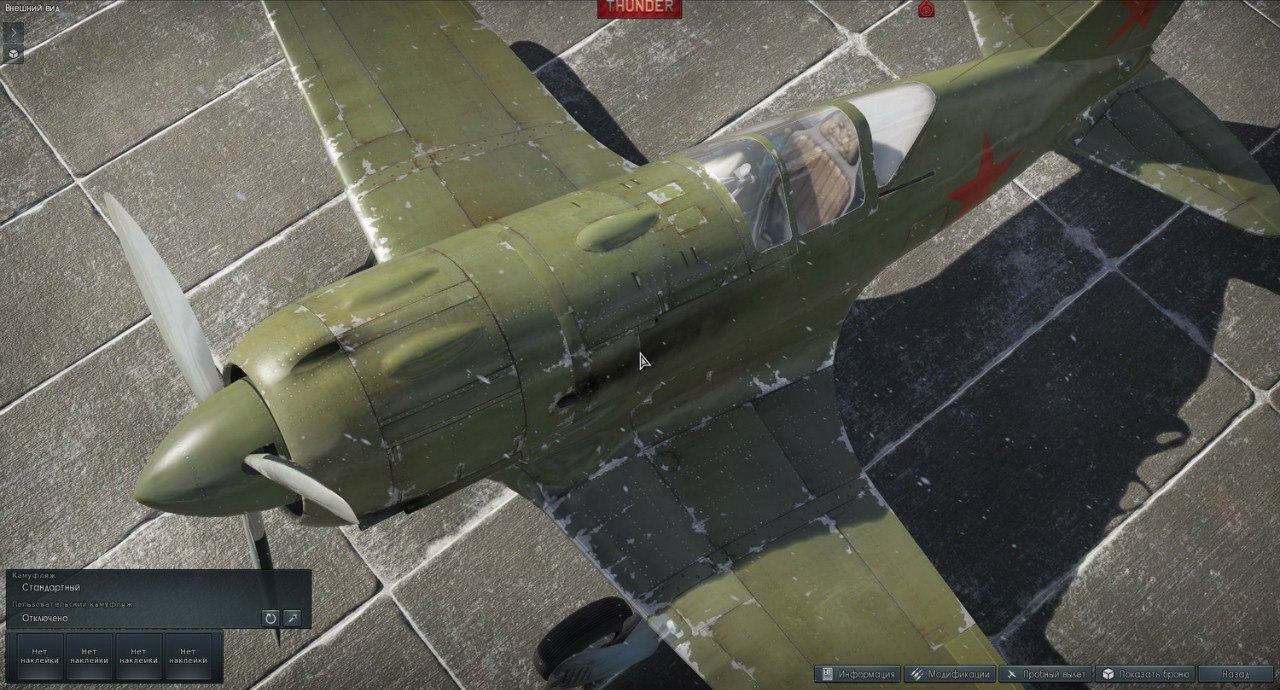Expand the side panel arrow button
The image size is (1280, 690).
click(x=12, y=33)
